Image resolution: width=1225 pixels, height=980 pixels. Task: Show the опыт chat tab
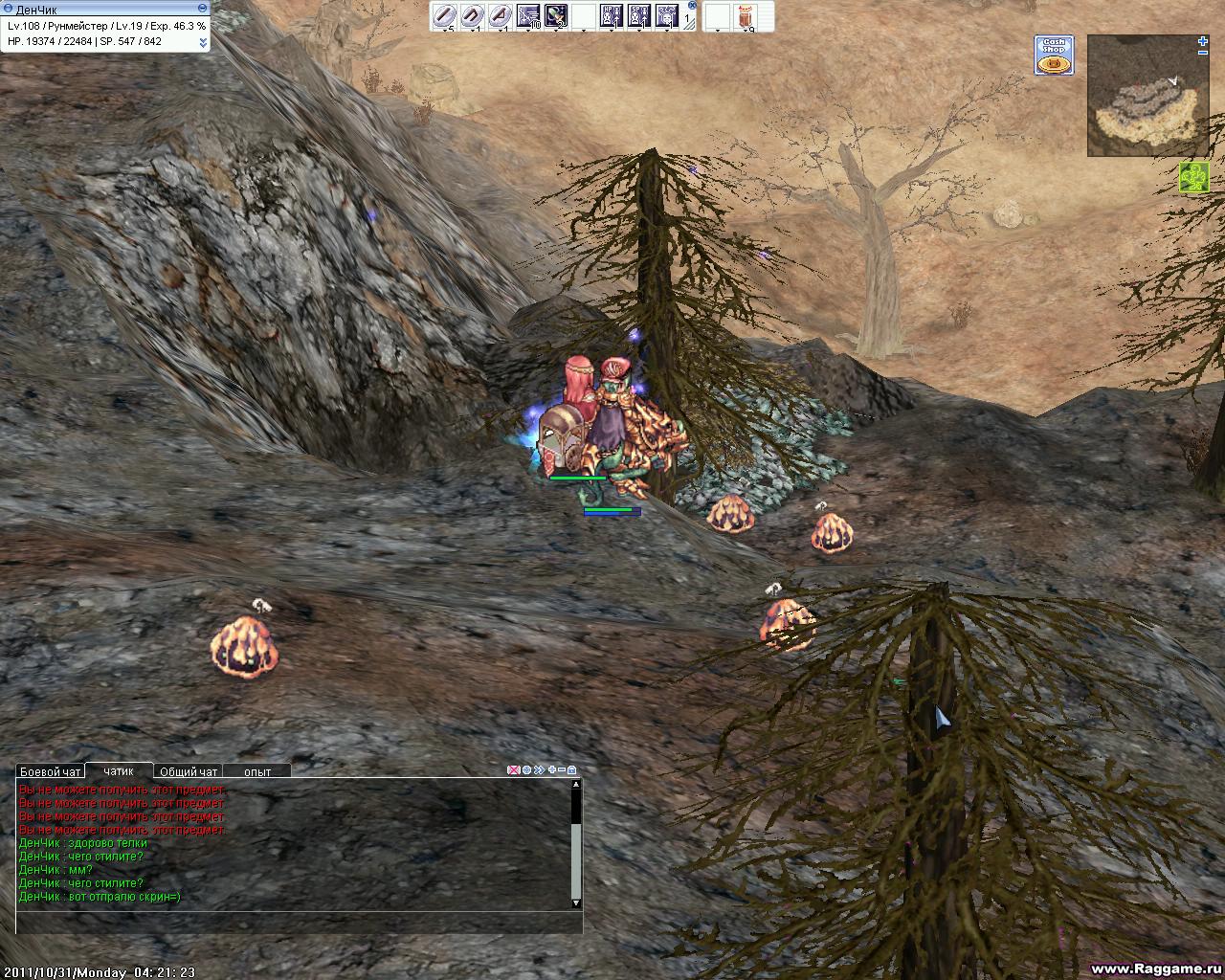click(257, 771)
